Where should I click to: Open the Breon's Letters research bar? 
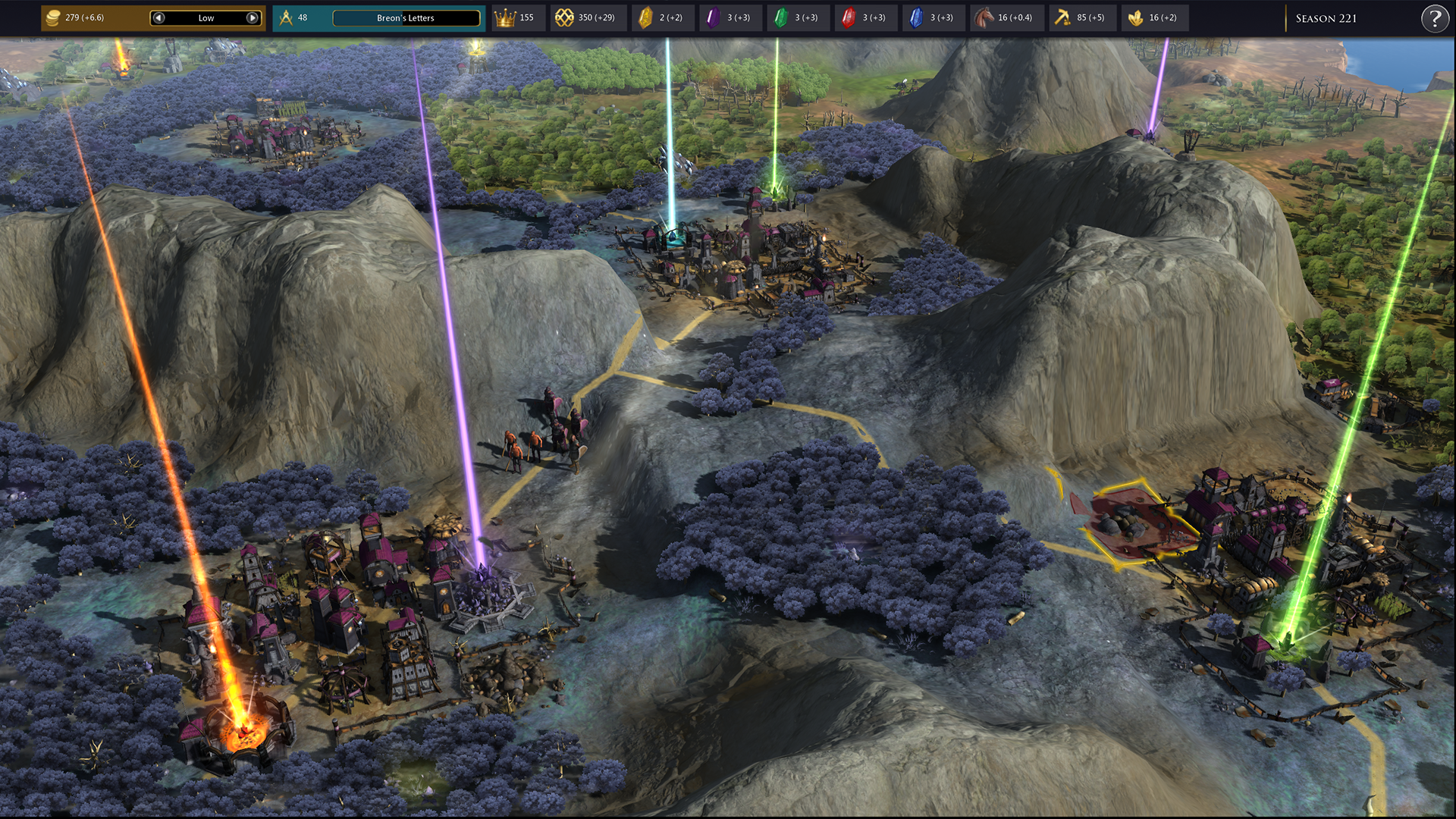pyautogui.click(x=406, y=17)
